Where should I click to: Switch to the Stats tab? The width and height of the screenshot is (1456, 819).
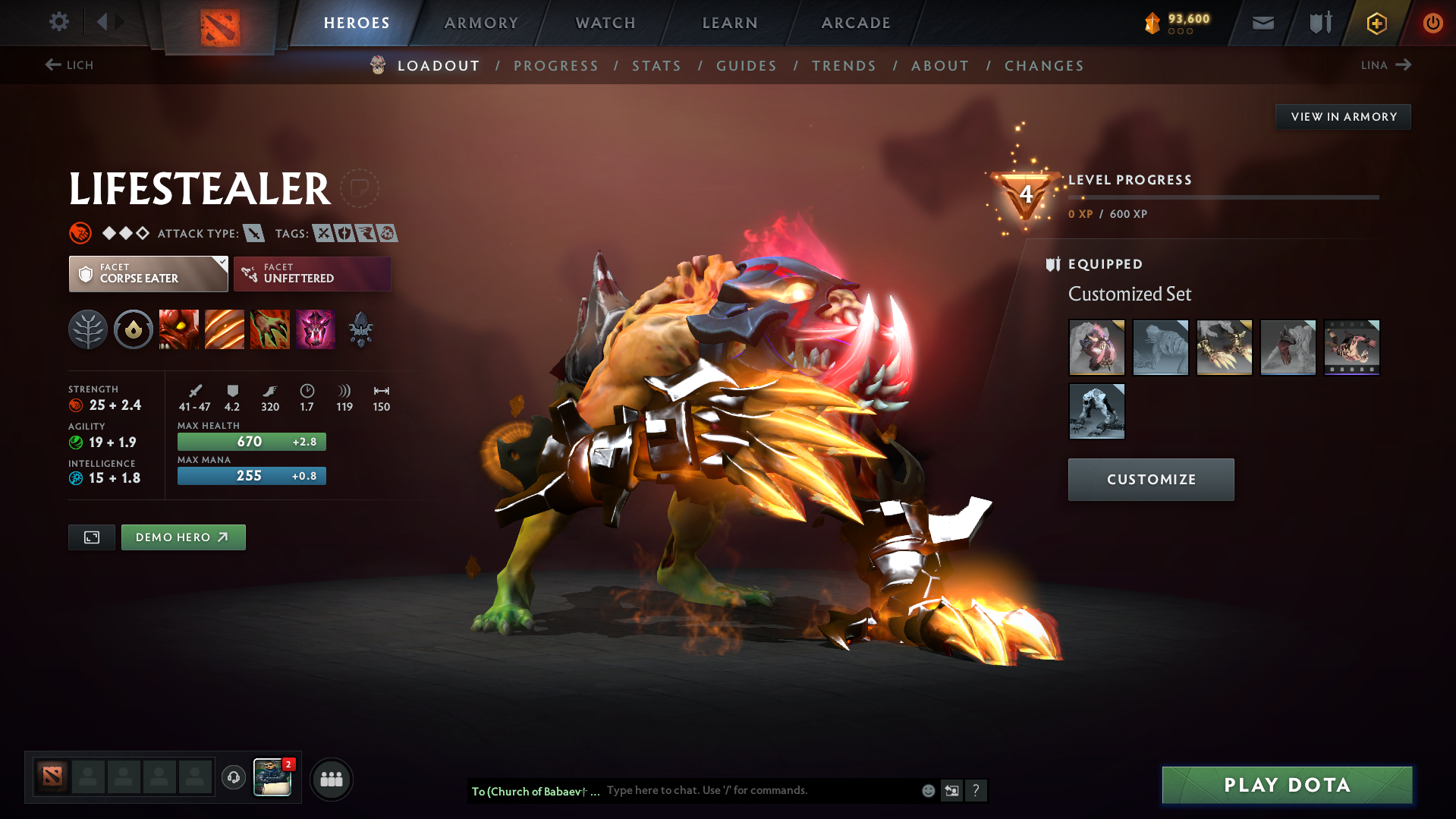click(656, 66)
